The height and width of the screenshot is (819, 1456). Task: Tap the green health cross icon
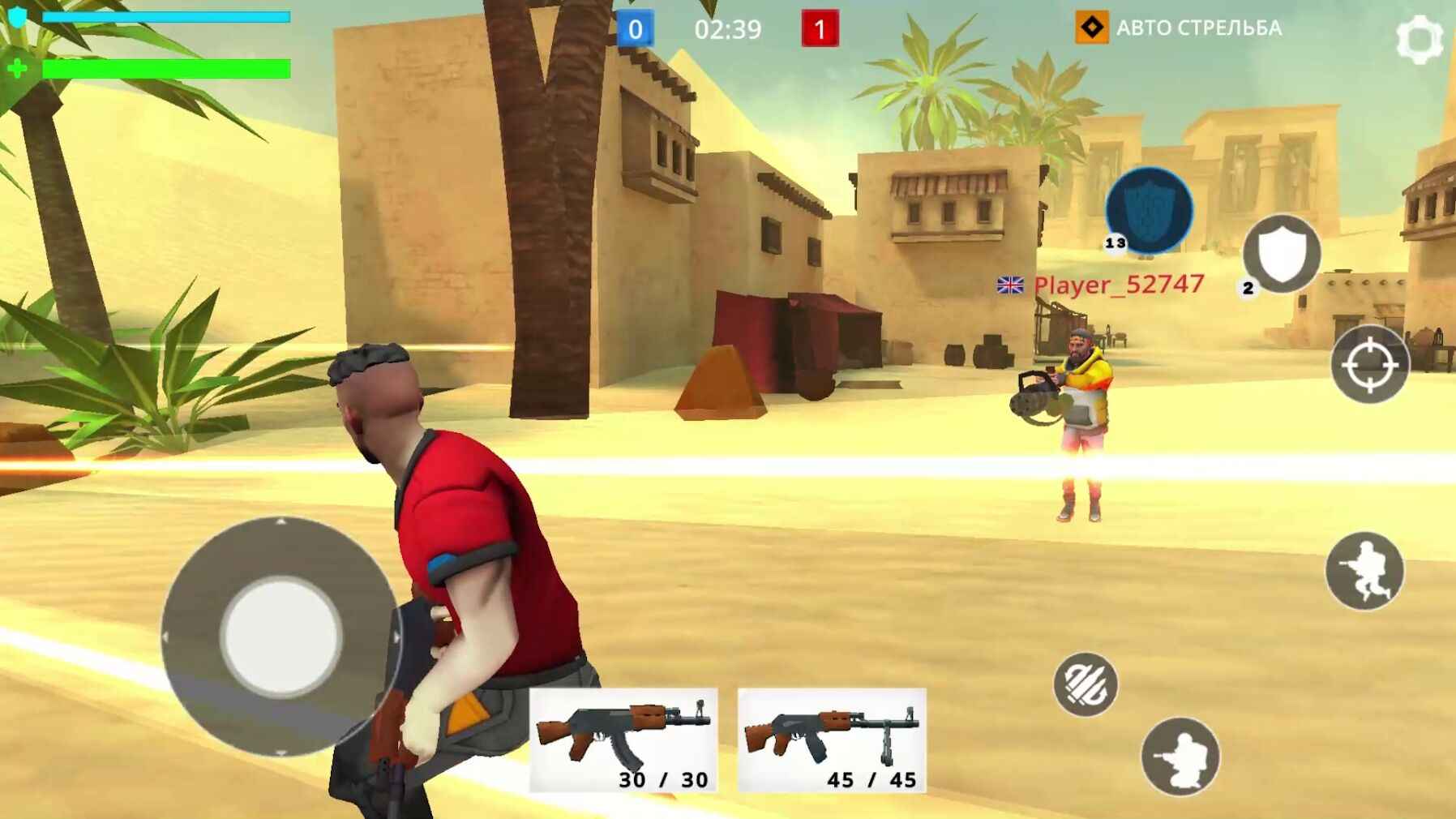coord(16,70)
